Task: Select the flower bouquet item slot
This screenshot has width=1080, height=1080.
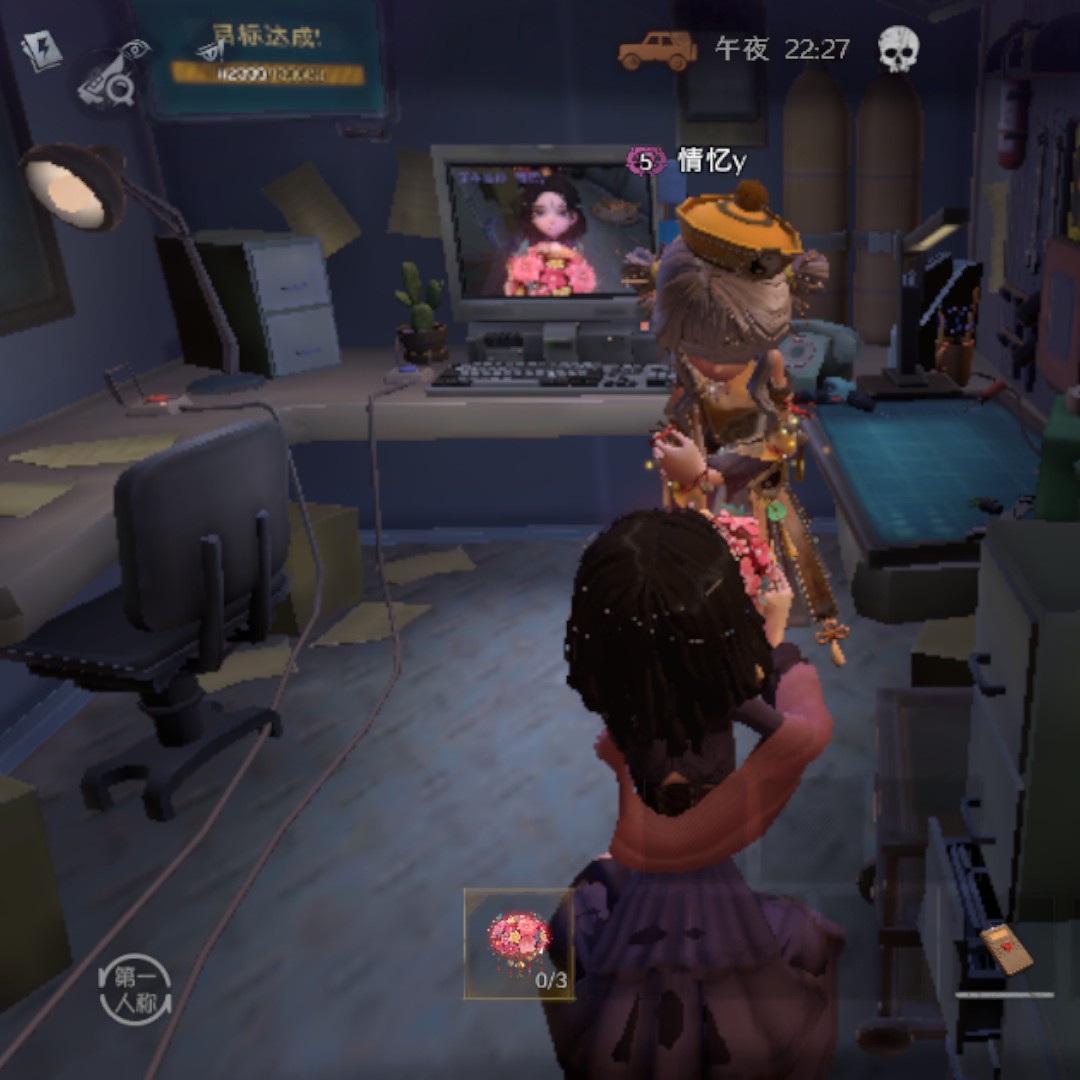Action: click(x=519, y=944)
